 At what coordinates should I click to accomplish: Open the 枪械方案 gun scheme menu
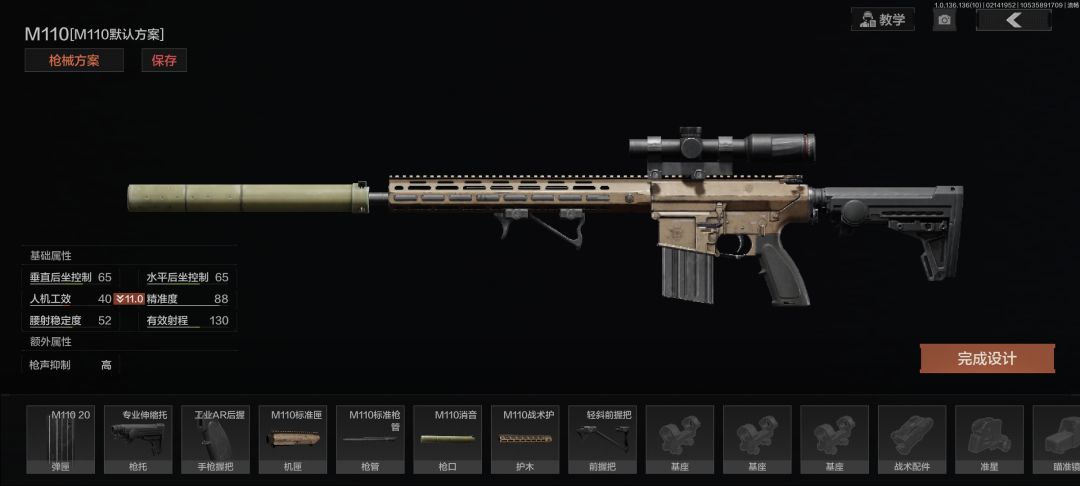point(74,60)
